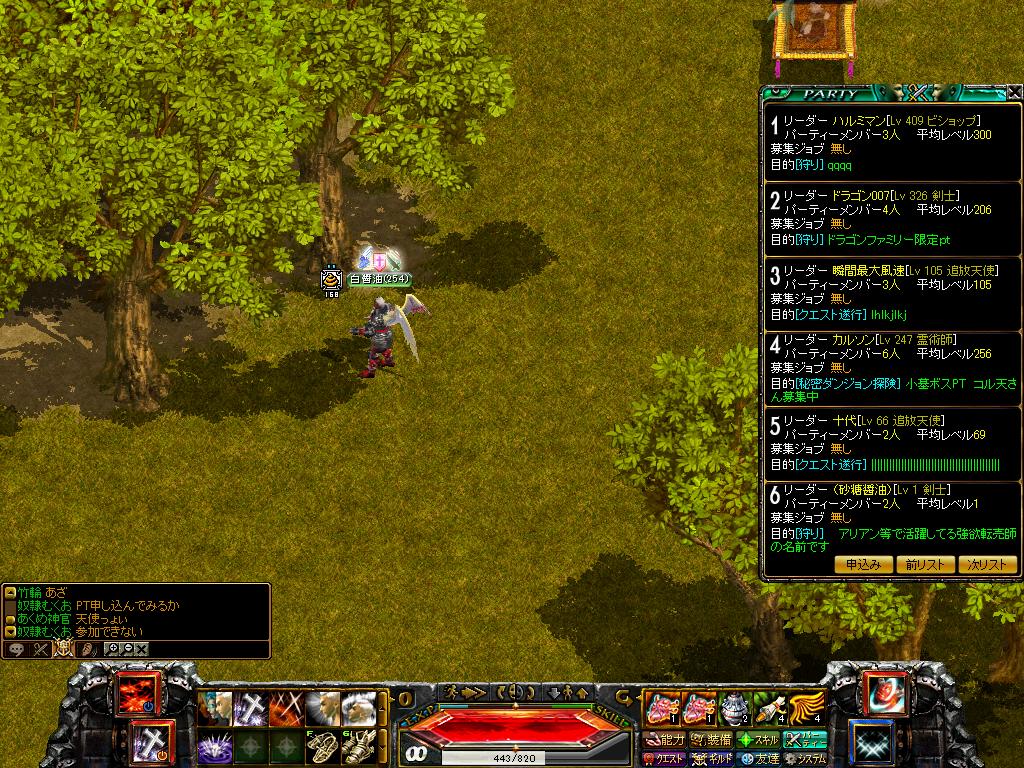This screenshot has width=1024, height=768.
Task: Go to previous list with 前リスト
Action: pyautogui.click(x=924, y=564)
